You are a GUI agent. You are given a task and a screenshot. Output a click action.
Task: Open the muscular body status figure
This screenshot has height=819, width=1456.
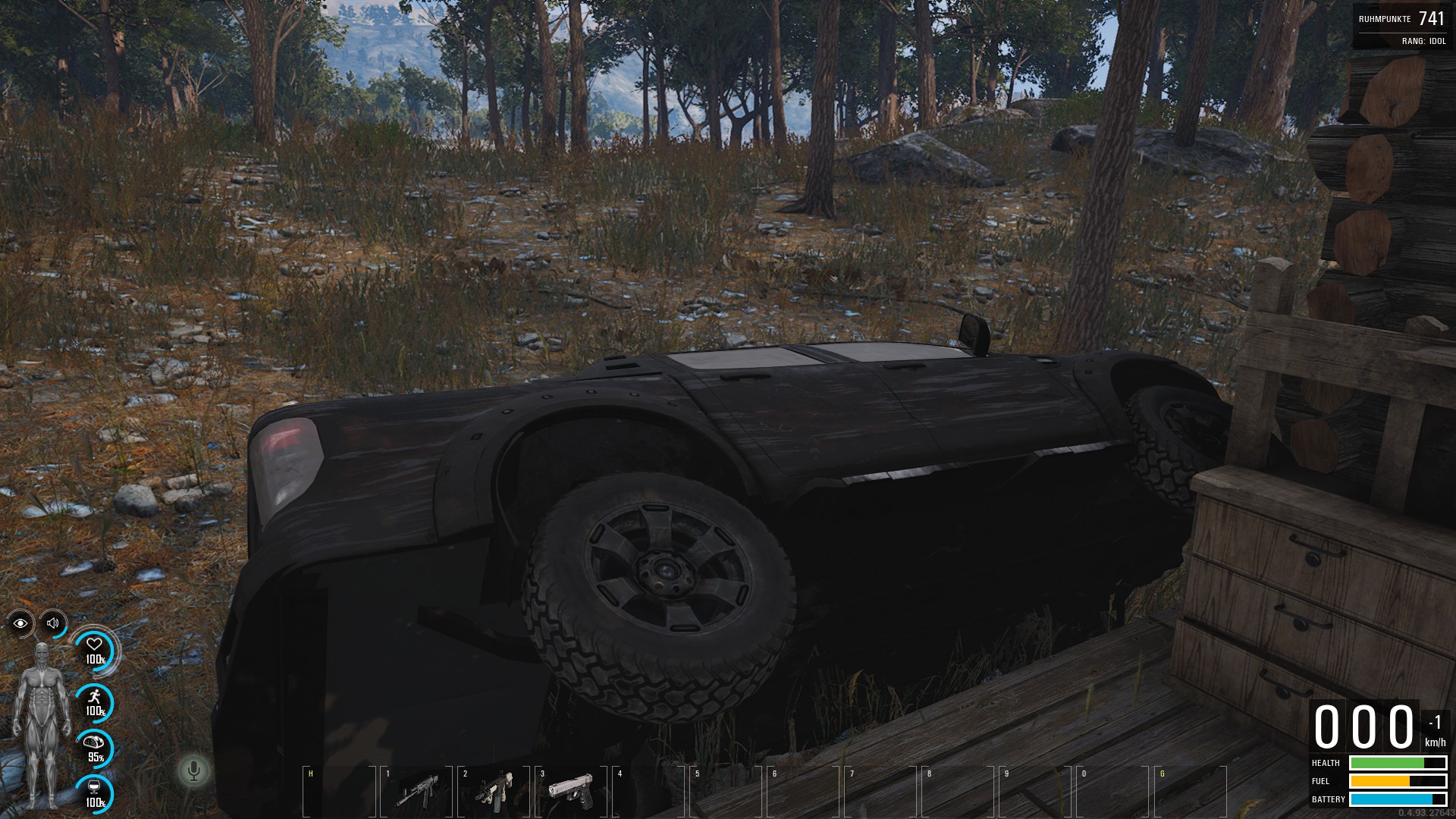[x=42, y=725]
